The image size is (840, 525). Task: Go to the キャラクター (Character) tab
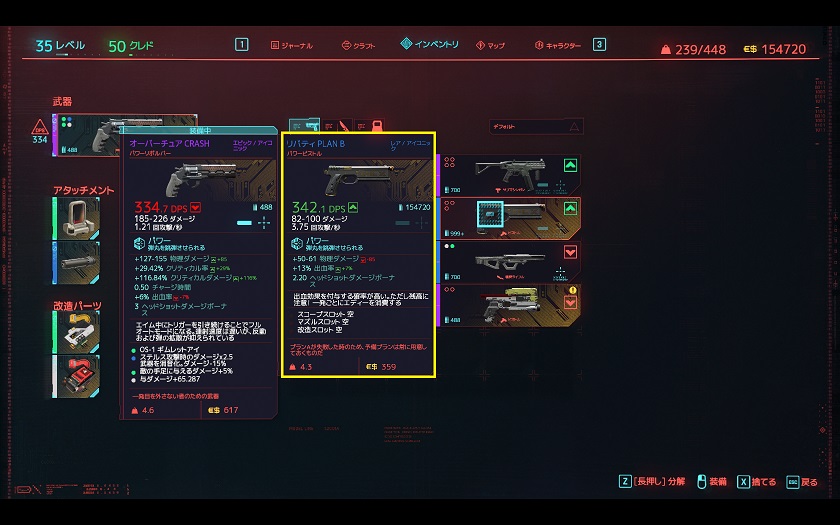click(558, 45)
